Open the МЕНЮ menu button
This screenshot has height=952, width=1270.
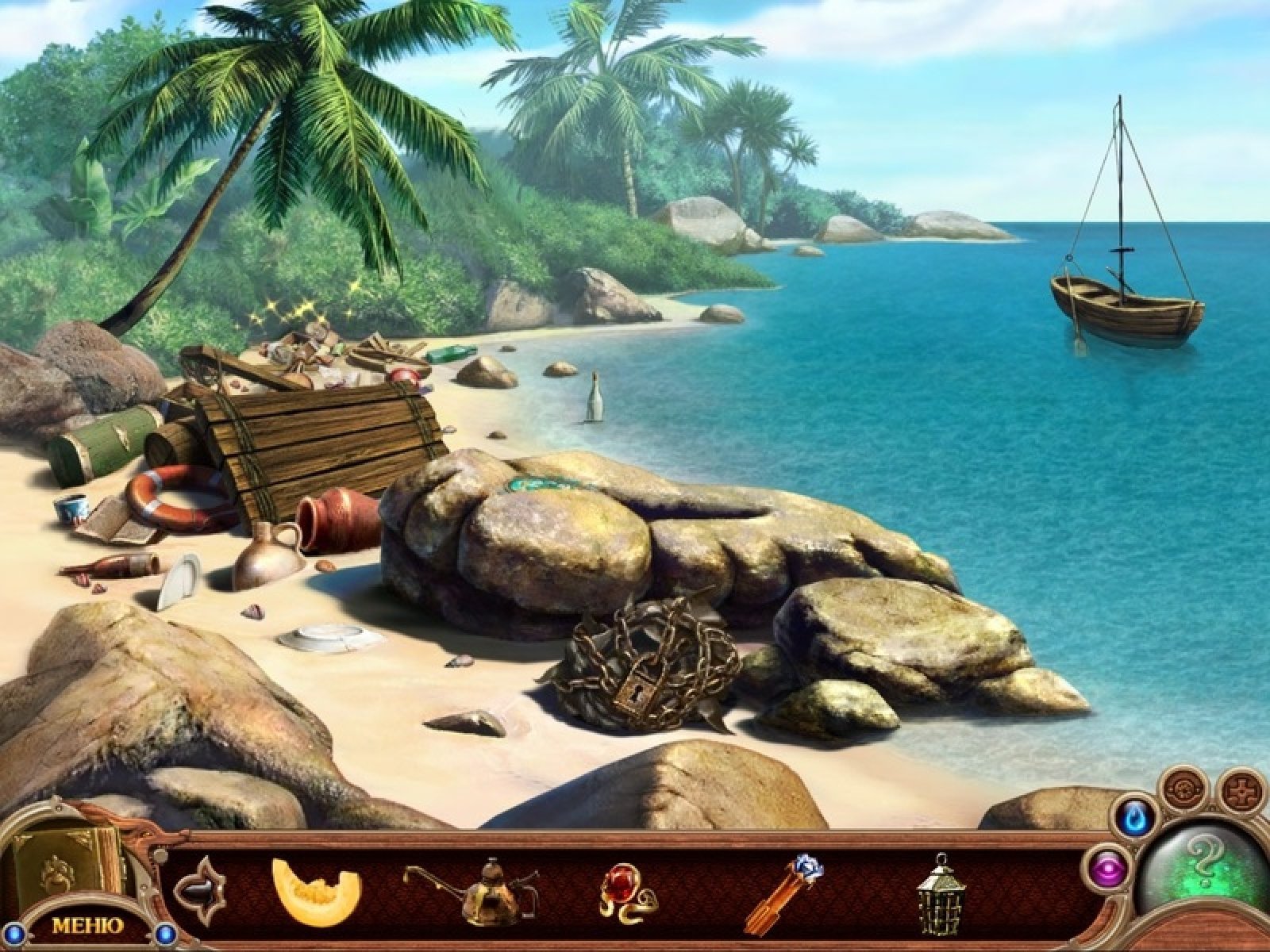(87, 924)
